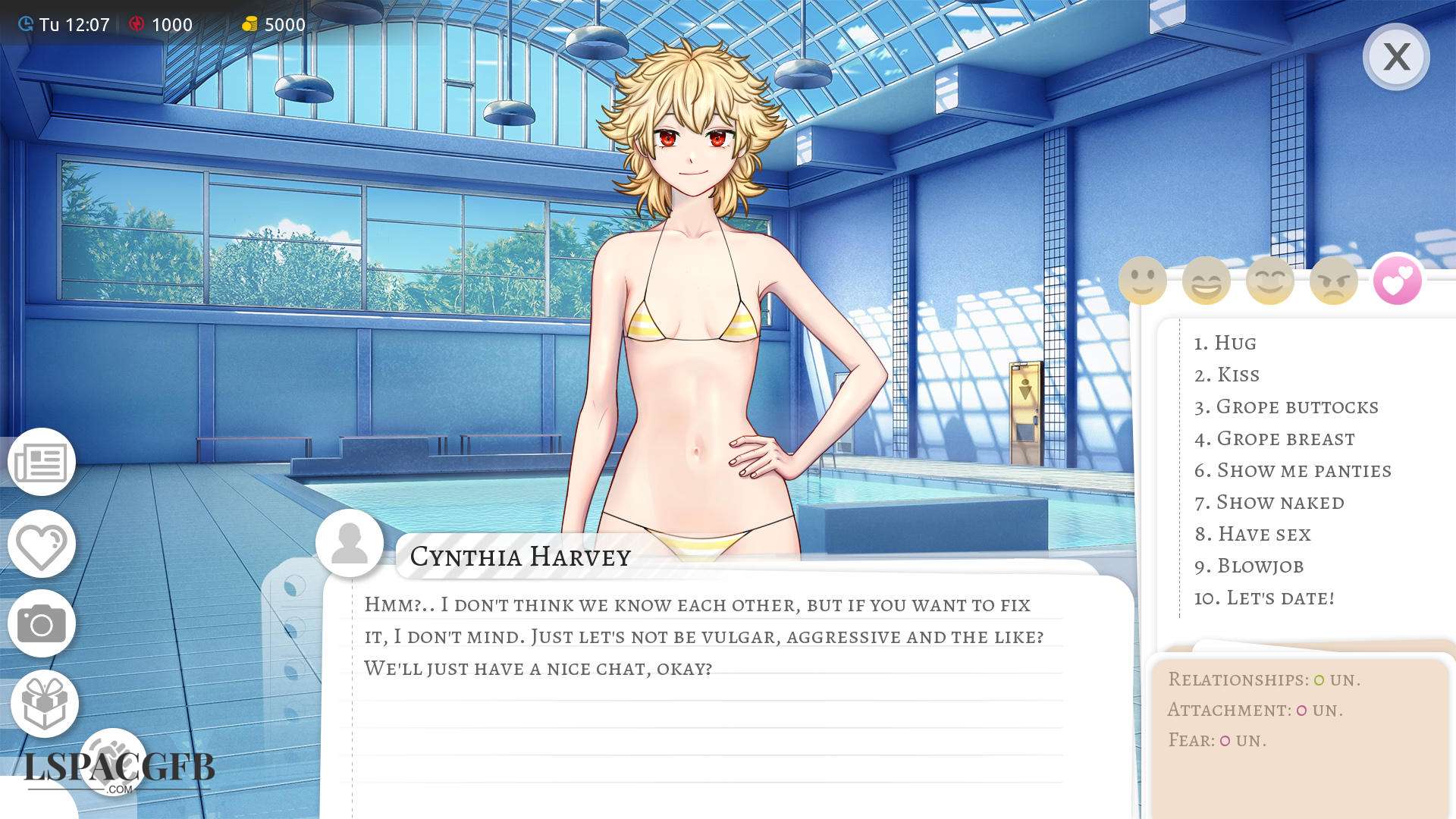Click the profile silhouette beside Cynthia Harvey's name
The image size is (1456, 819).
coord(350,543)
